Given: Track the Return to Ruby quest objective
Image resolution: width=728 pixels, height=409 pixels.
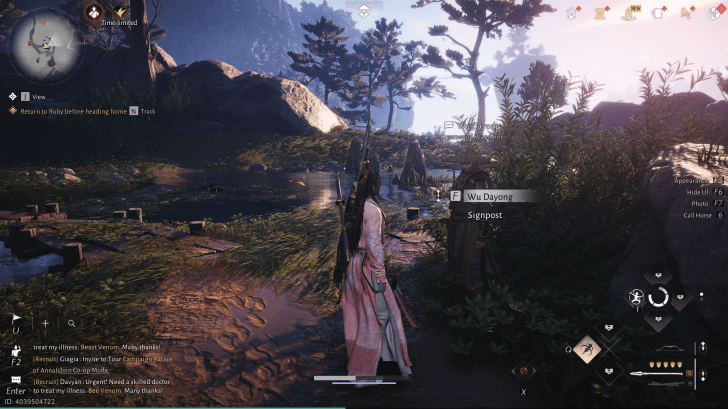Looking at the screenshot, I should coord(134,111).
